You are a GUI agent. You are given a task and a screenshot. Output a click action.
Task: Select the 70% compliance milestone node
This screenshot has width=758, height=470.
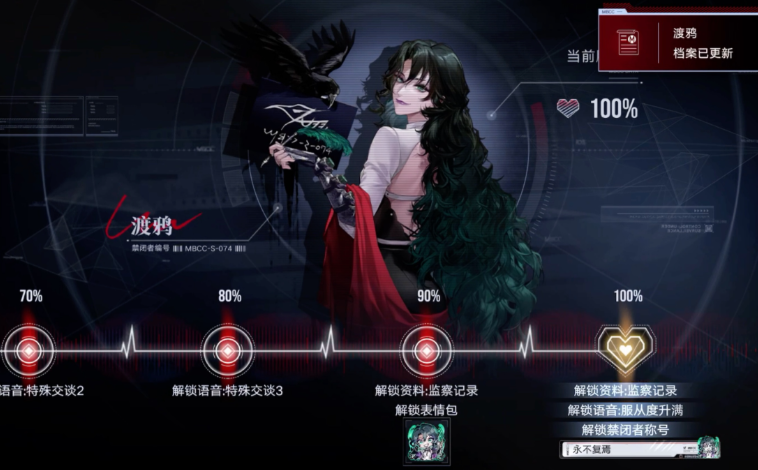click(30, 350)
